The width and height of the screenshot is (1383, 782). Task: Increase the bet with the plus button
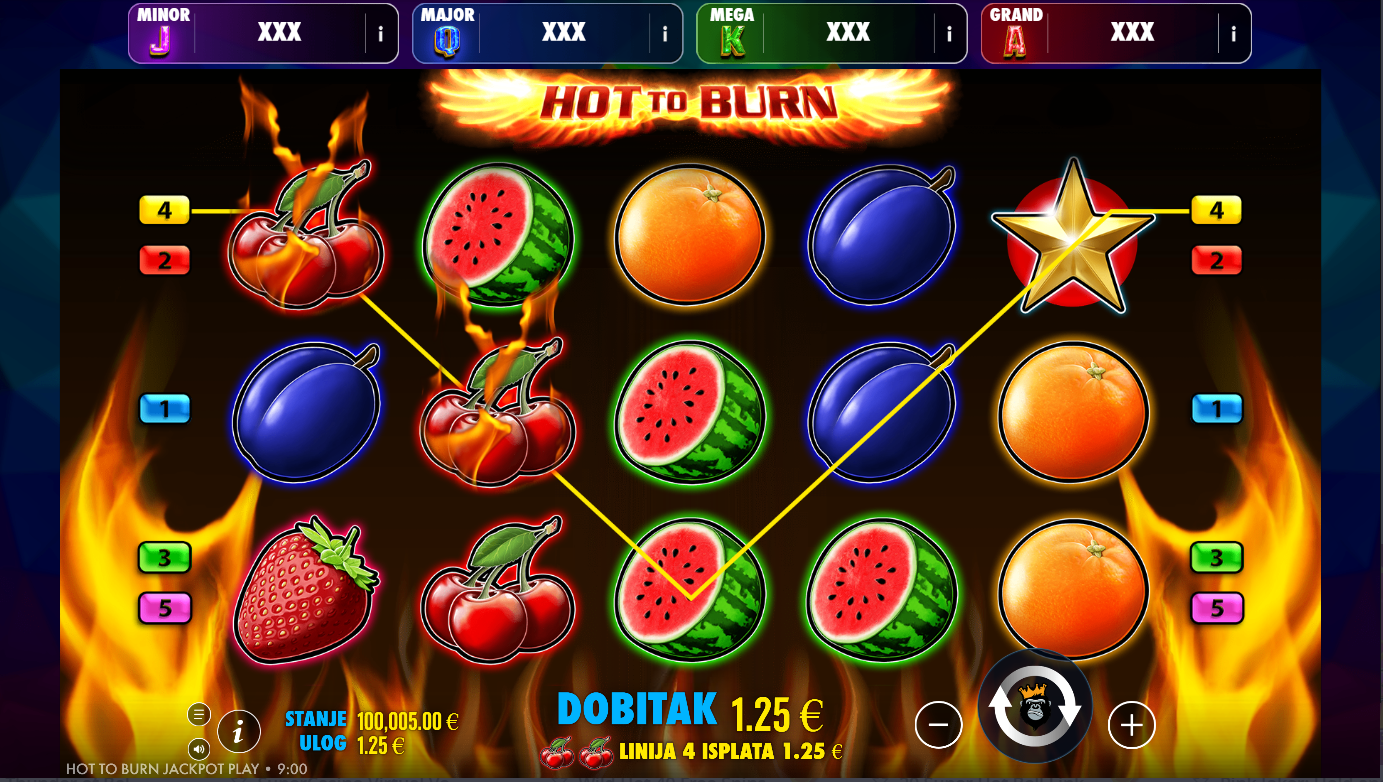click(1131, 725)
